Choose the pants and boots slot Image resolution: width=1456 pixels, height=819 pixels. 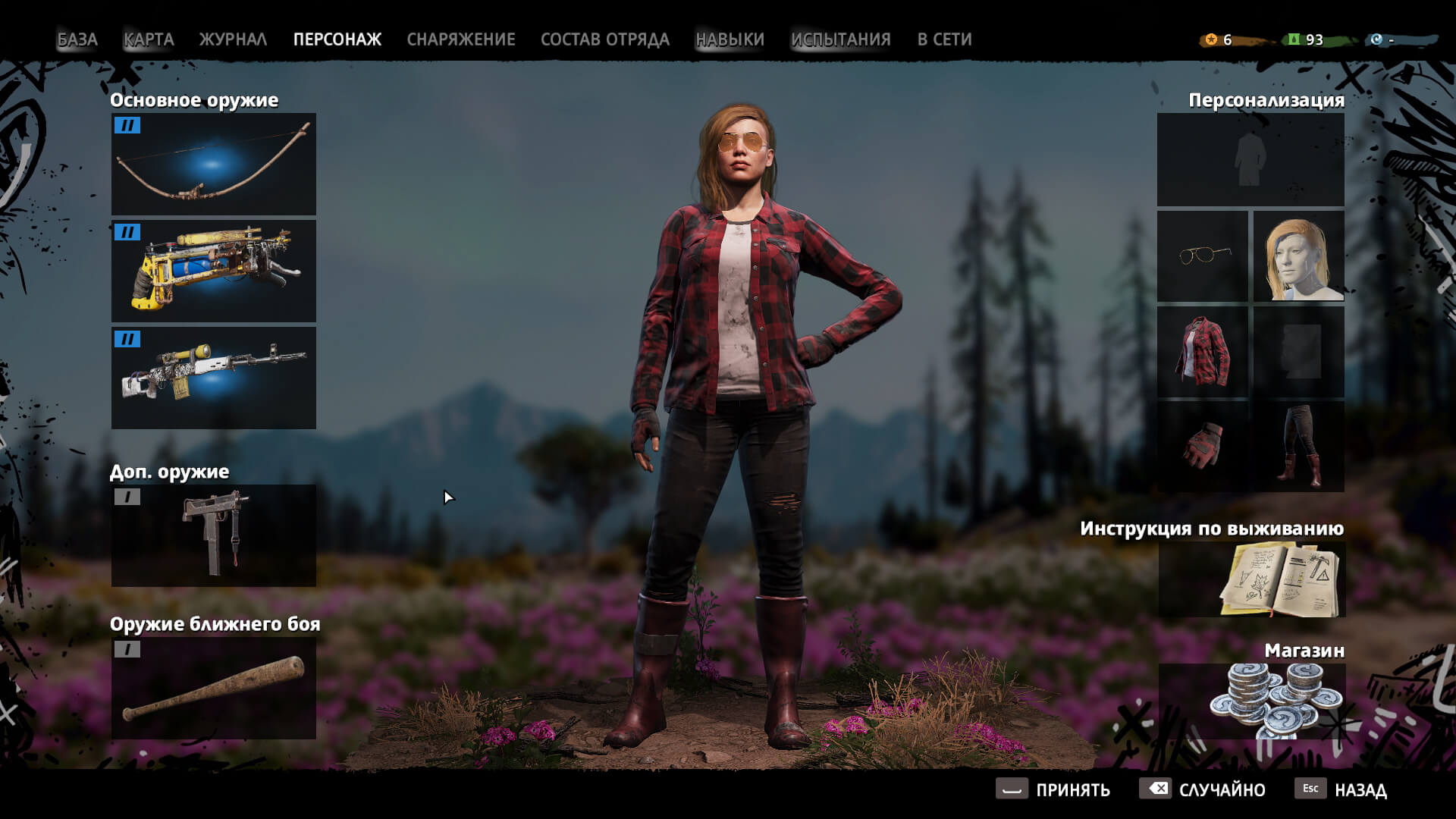click(1298, 447)
